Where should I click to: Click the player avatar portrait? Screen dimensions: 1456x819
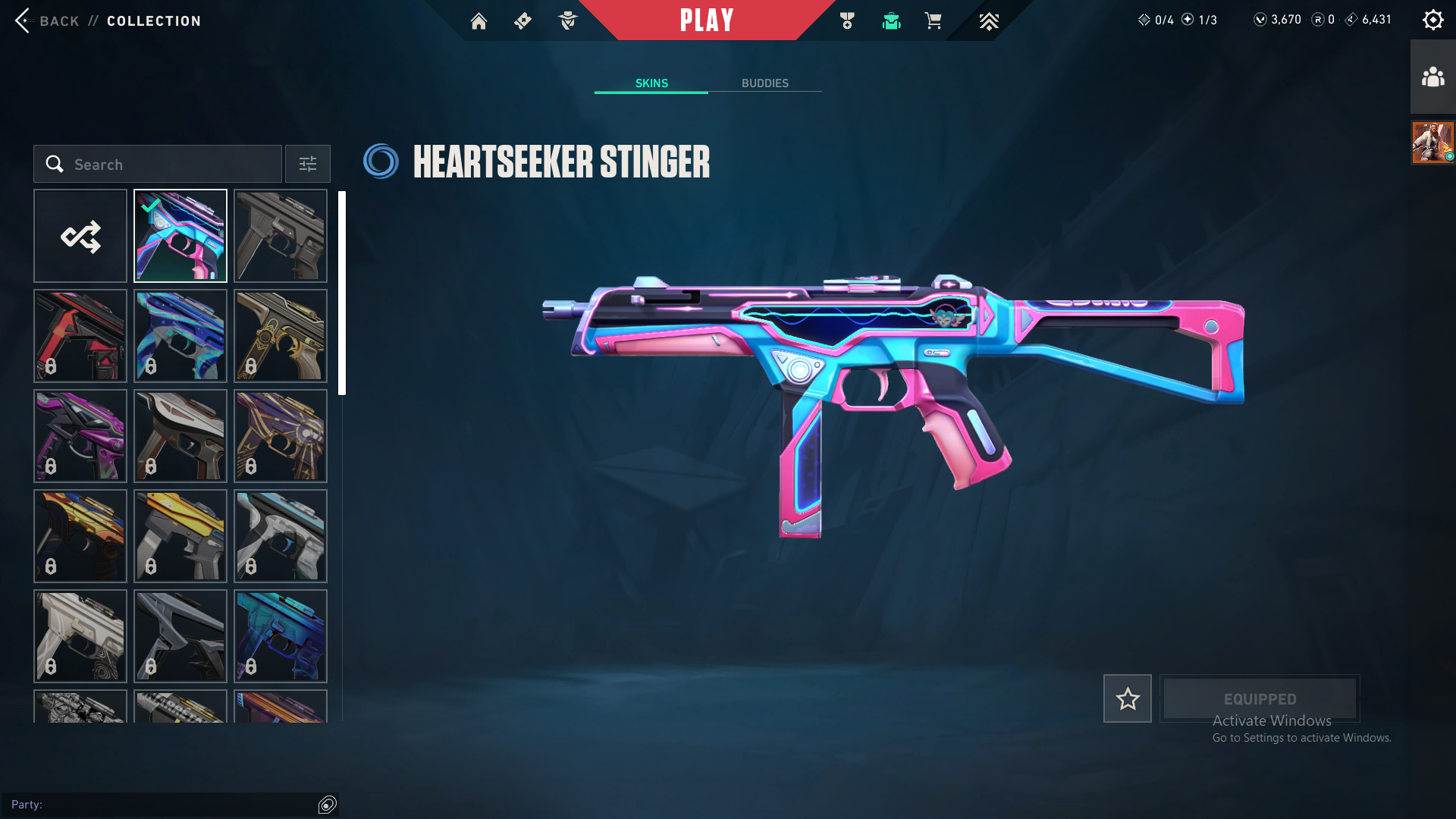point(1432,143)
